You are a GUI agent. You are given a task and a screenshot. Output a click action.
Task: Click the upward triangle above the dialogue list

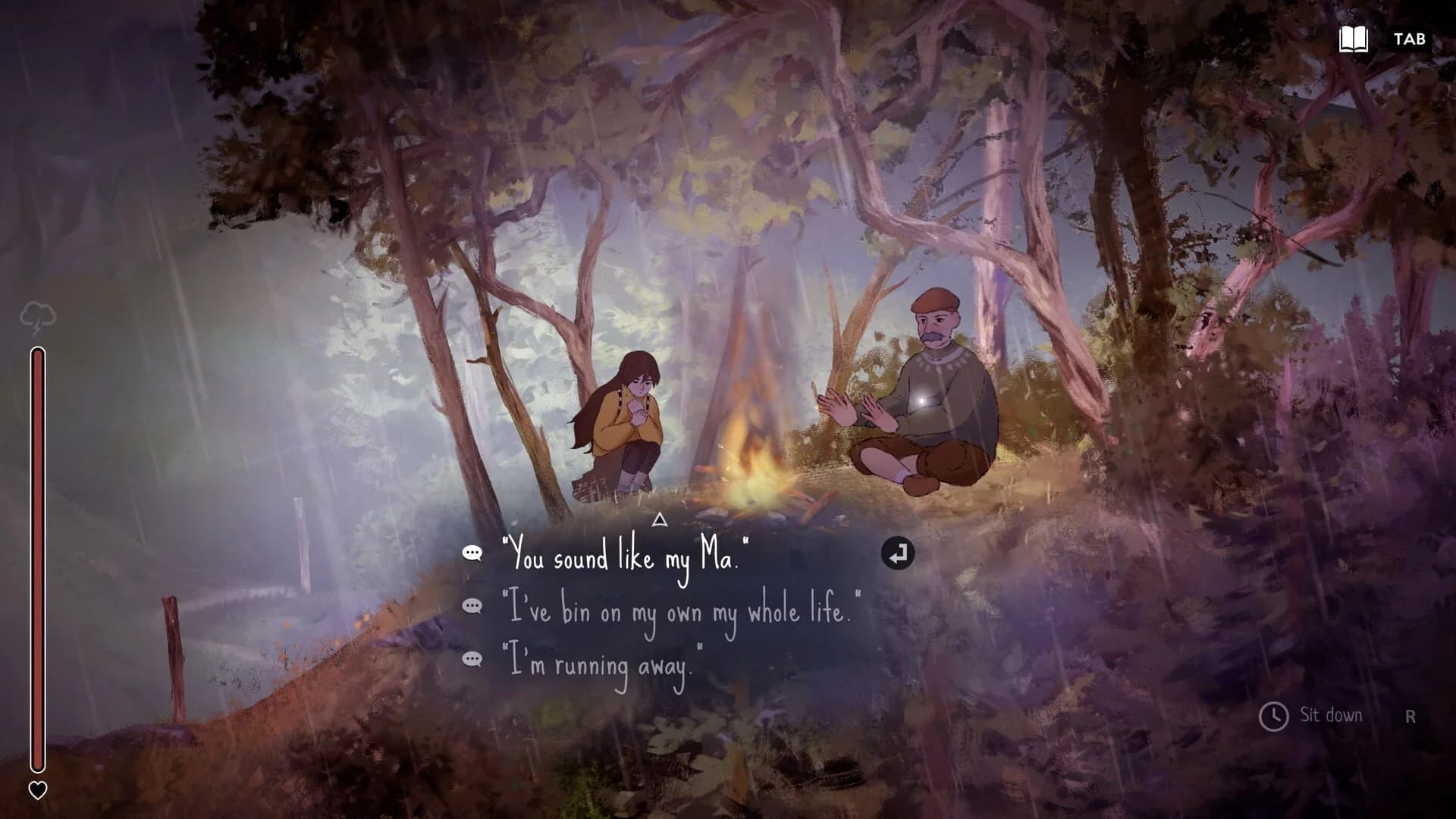[x=658, y=520]
